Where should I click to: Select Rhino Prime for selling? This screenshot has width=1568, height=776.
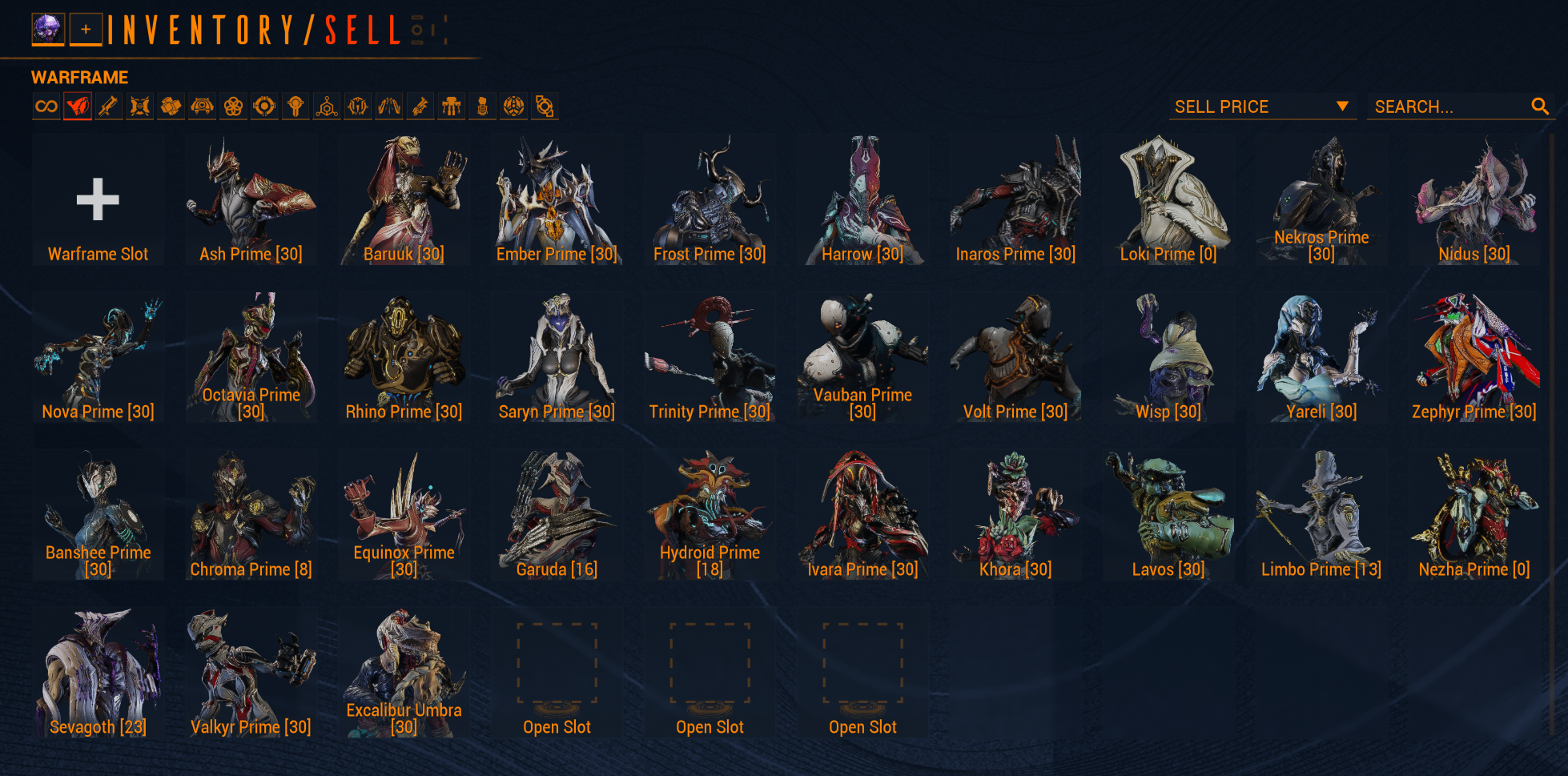[404, 357]
